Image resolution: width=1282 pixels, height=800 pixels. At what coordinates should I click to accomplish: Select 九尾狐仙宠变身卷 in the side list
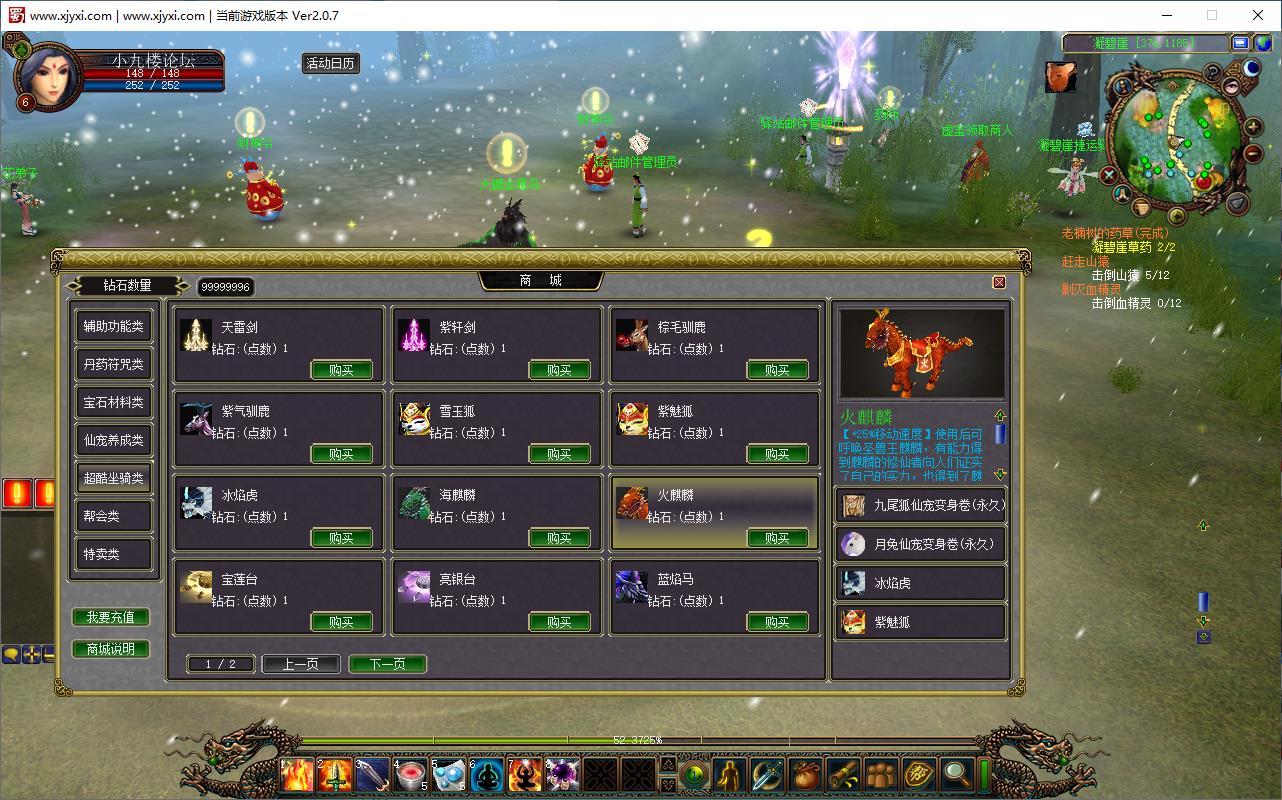tap(921, 505)
